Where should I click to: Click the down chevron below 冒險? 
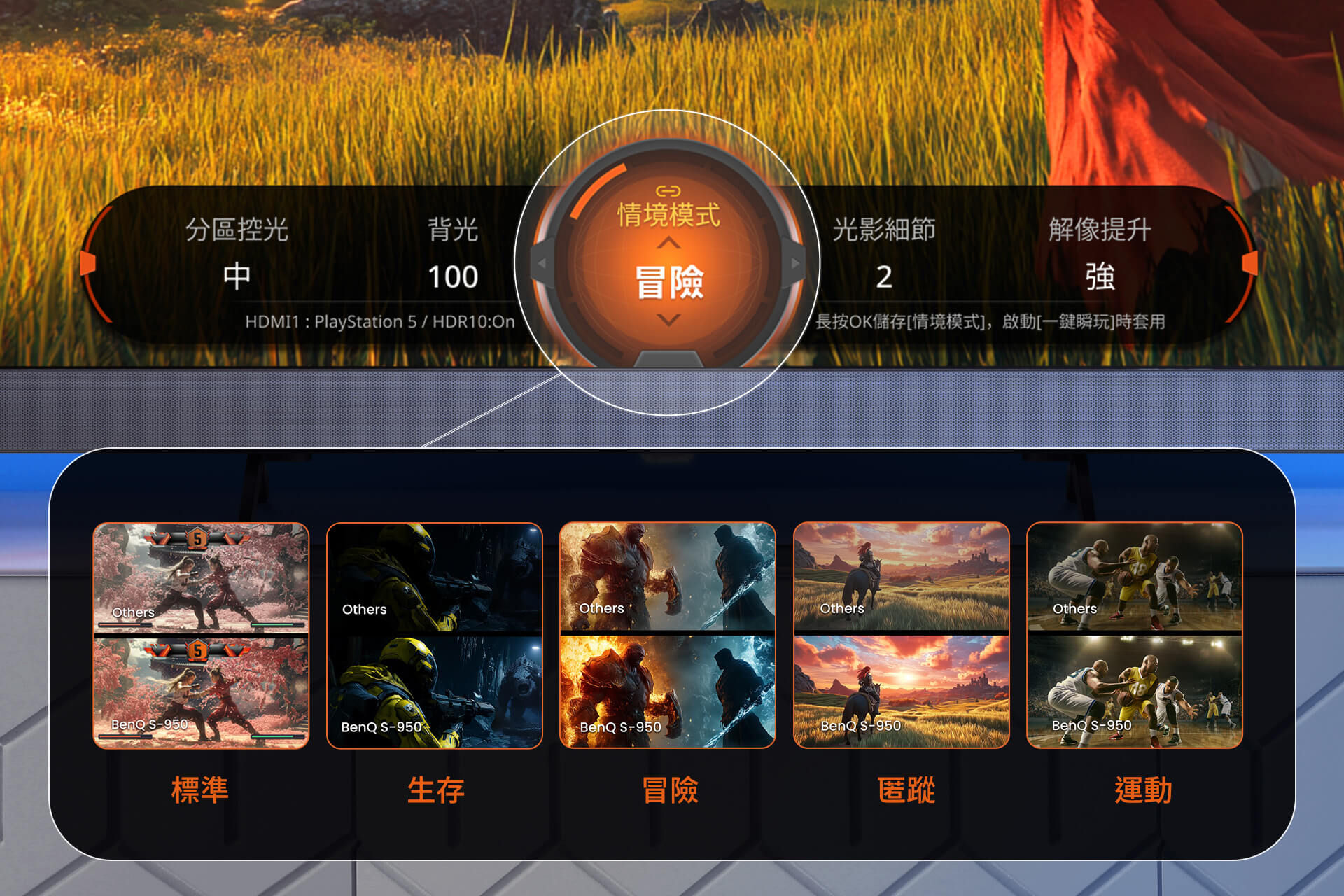[x=669, y=321]
